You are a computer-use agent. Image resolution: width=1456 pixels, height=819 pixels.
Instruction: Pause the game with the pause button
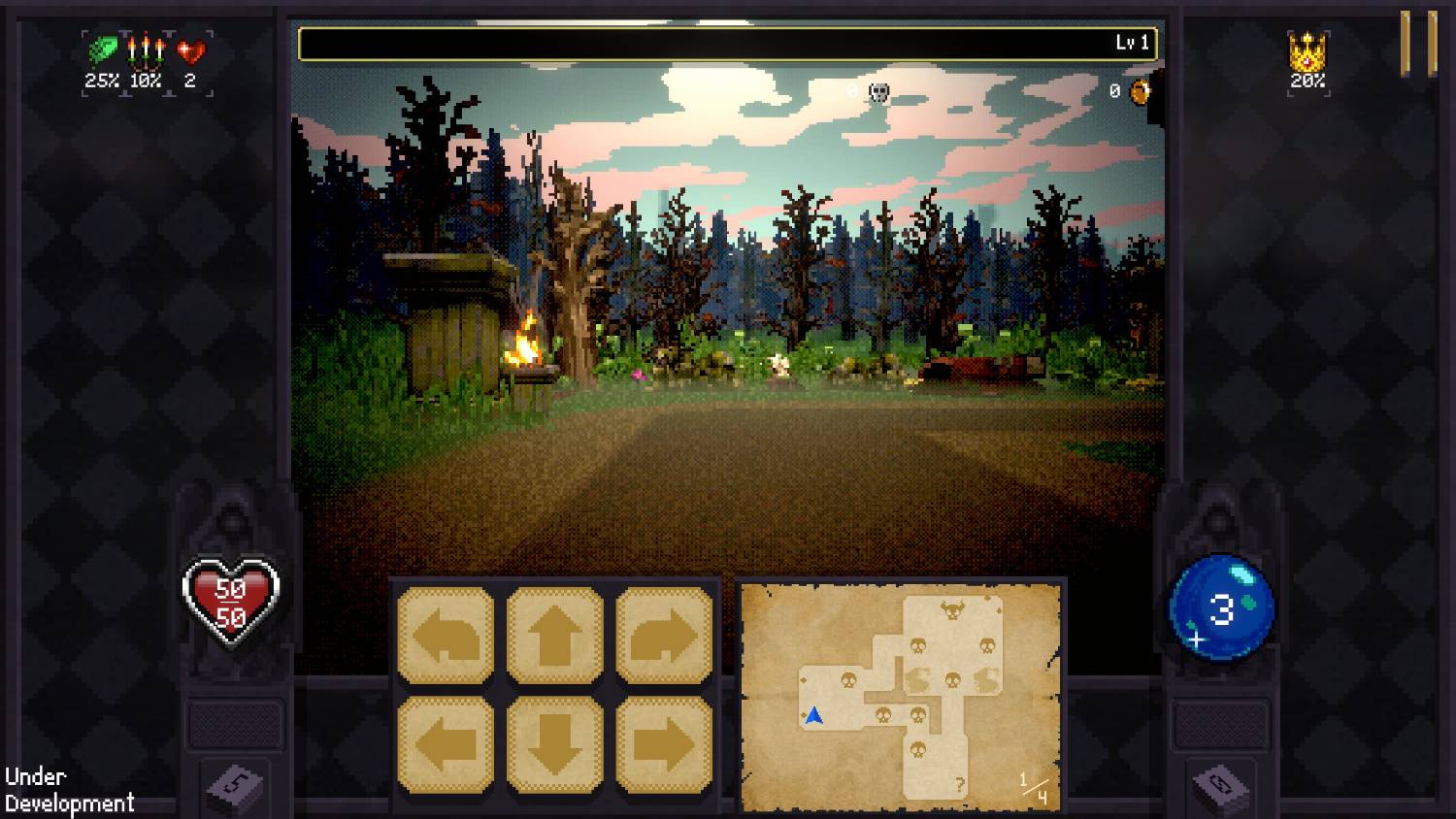coord(1418,44)
